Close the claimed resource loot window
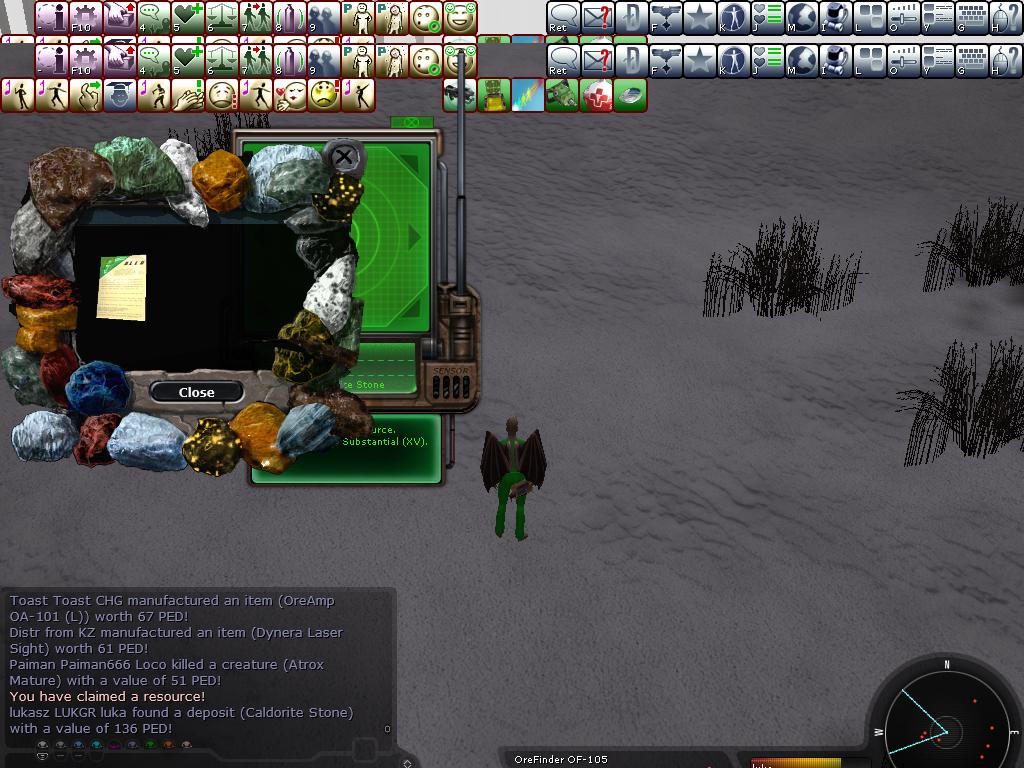The height and width of the screenshot is (768, 1024). [196, 392]
